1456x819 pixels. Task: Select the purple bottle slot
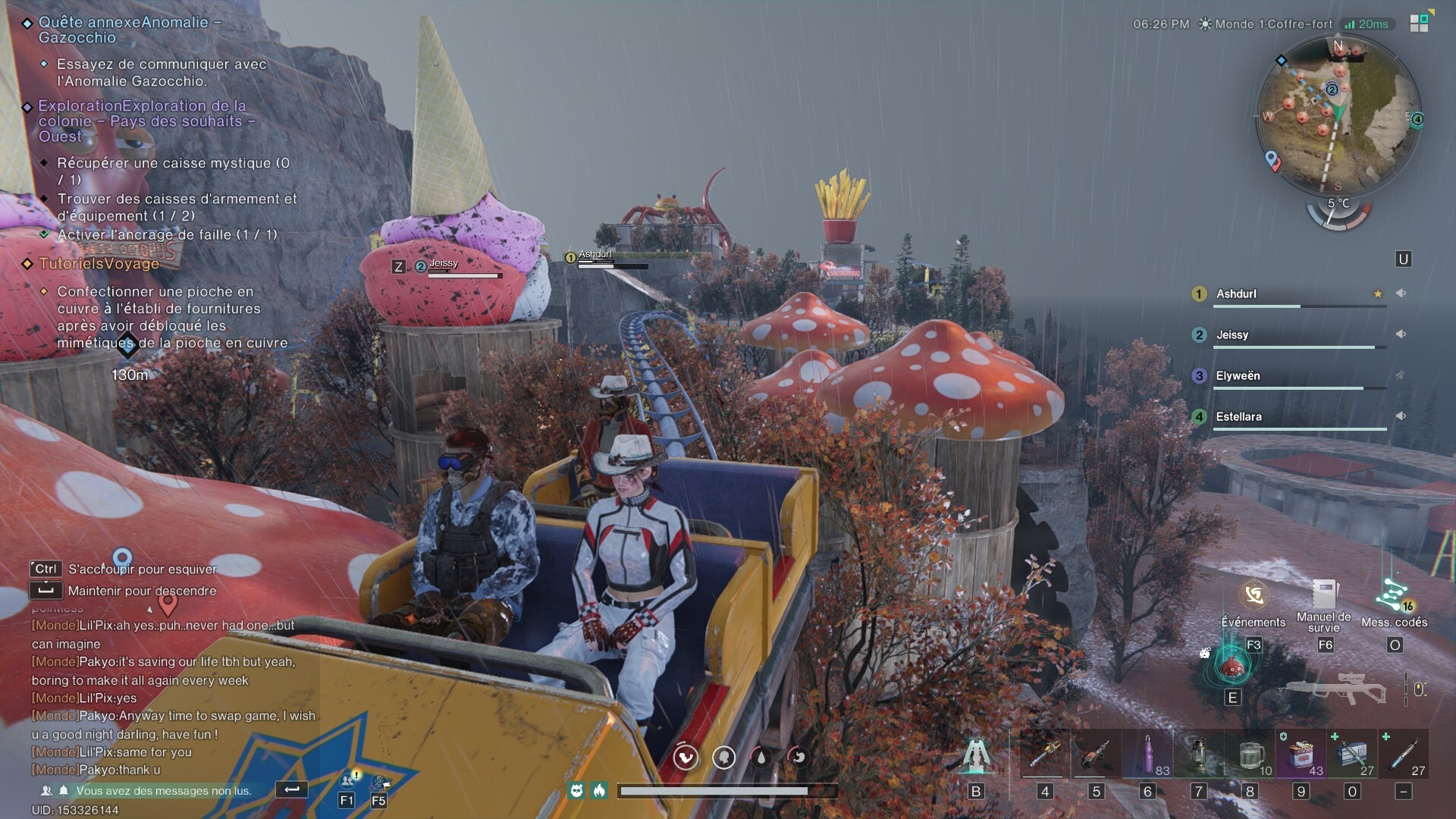pyautogui.click(x=1147, y=754)
